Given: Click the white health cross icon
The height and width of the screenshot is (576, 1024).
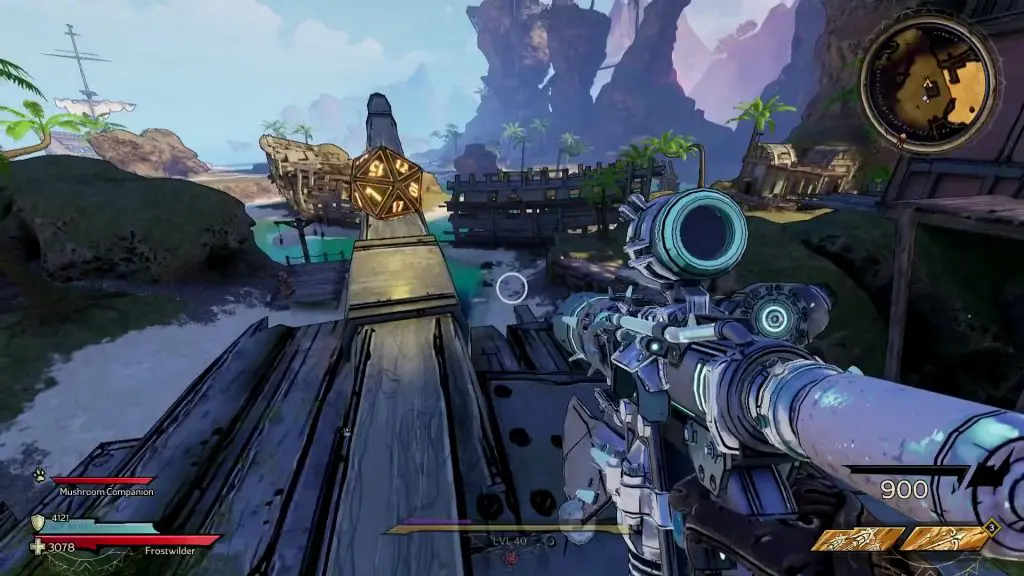Looking at the screenshot, I should click(x=39, y=547).
